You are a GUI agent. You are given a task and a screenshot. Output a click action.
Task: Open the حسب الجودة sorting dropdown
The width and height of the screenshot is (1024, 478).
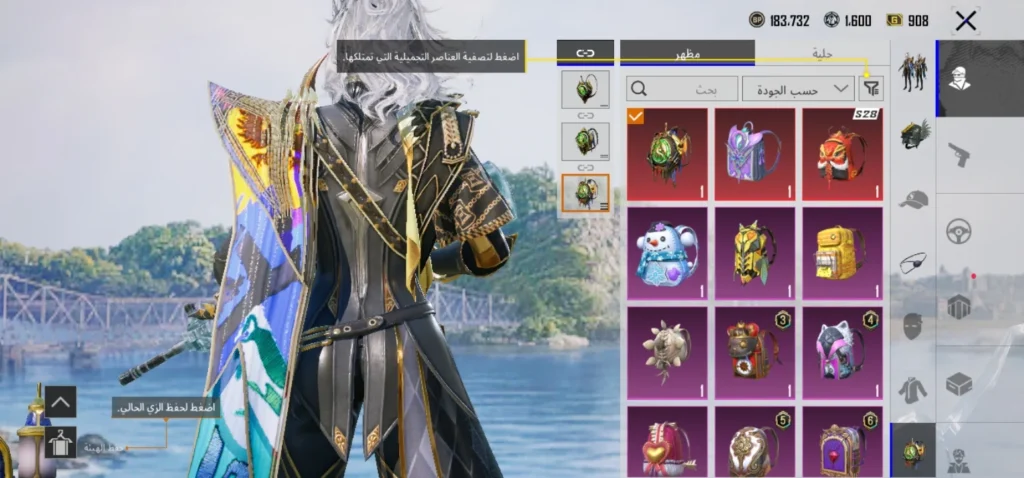(797, 89)
